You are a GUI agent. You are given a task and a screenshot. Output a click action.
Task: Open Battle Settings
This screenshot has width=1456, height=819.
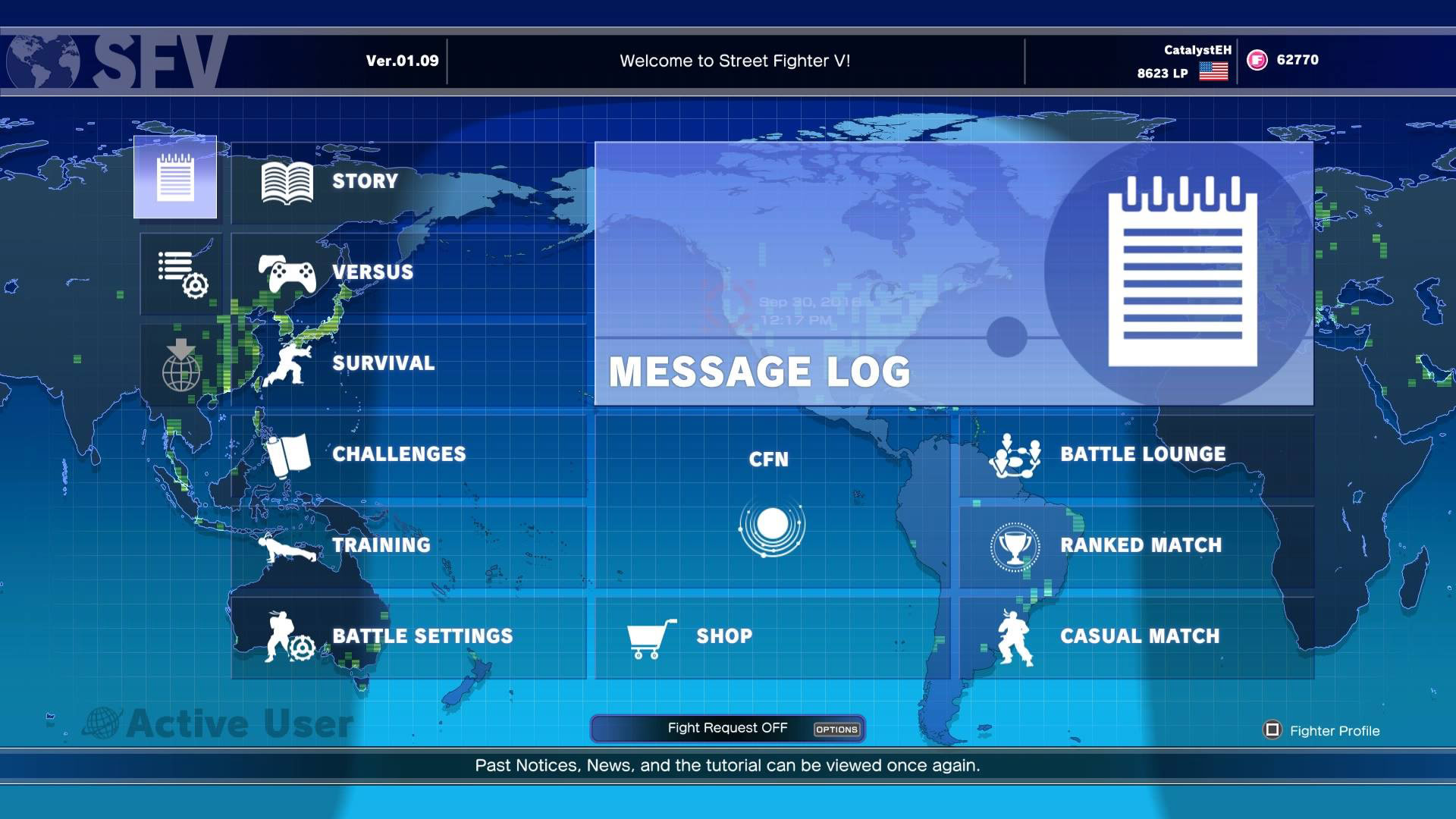pos(408,637)
